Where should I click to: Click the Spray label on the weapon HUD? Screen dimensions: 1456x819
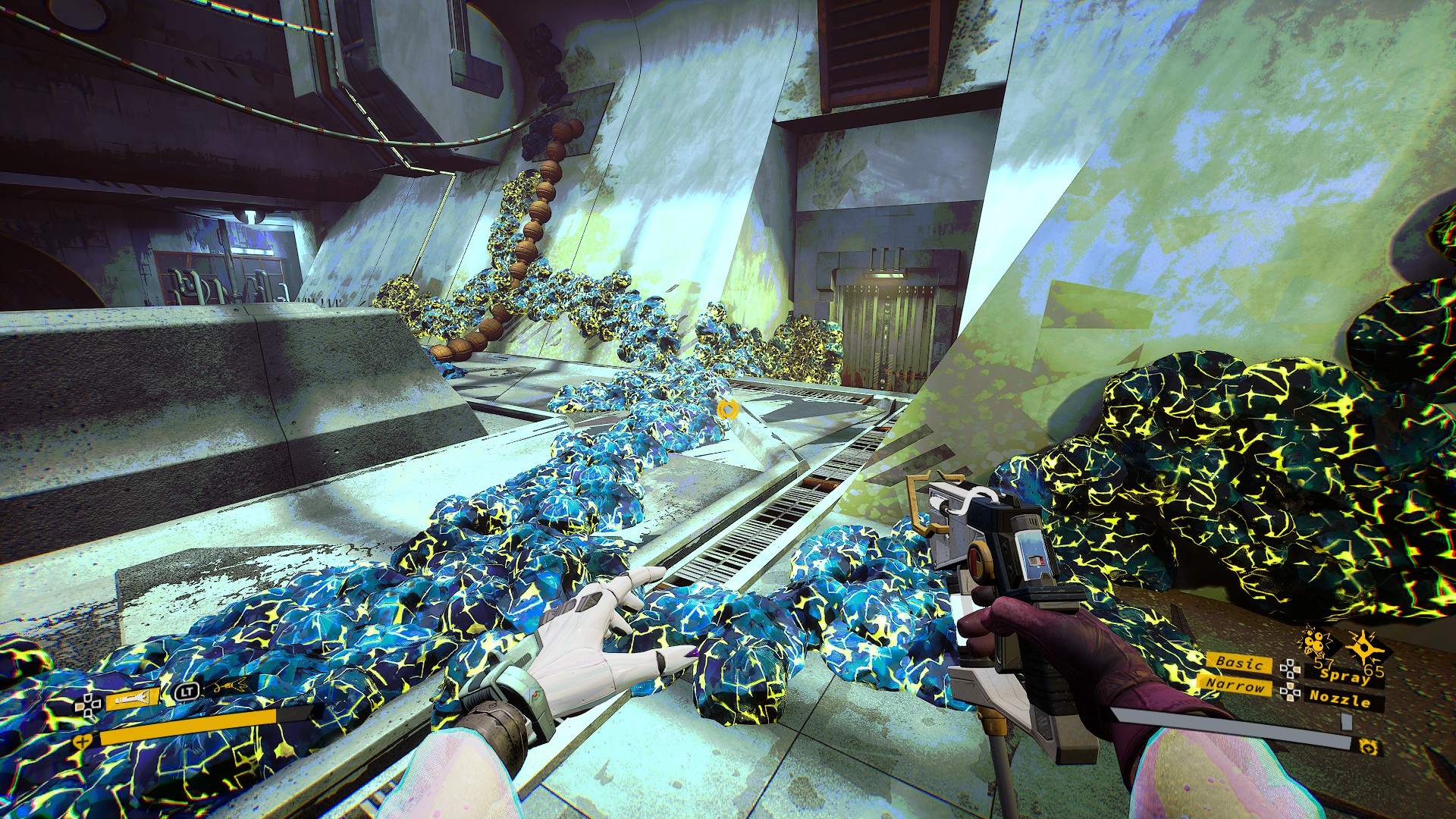tap(1344, 673)
